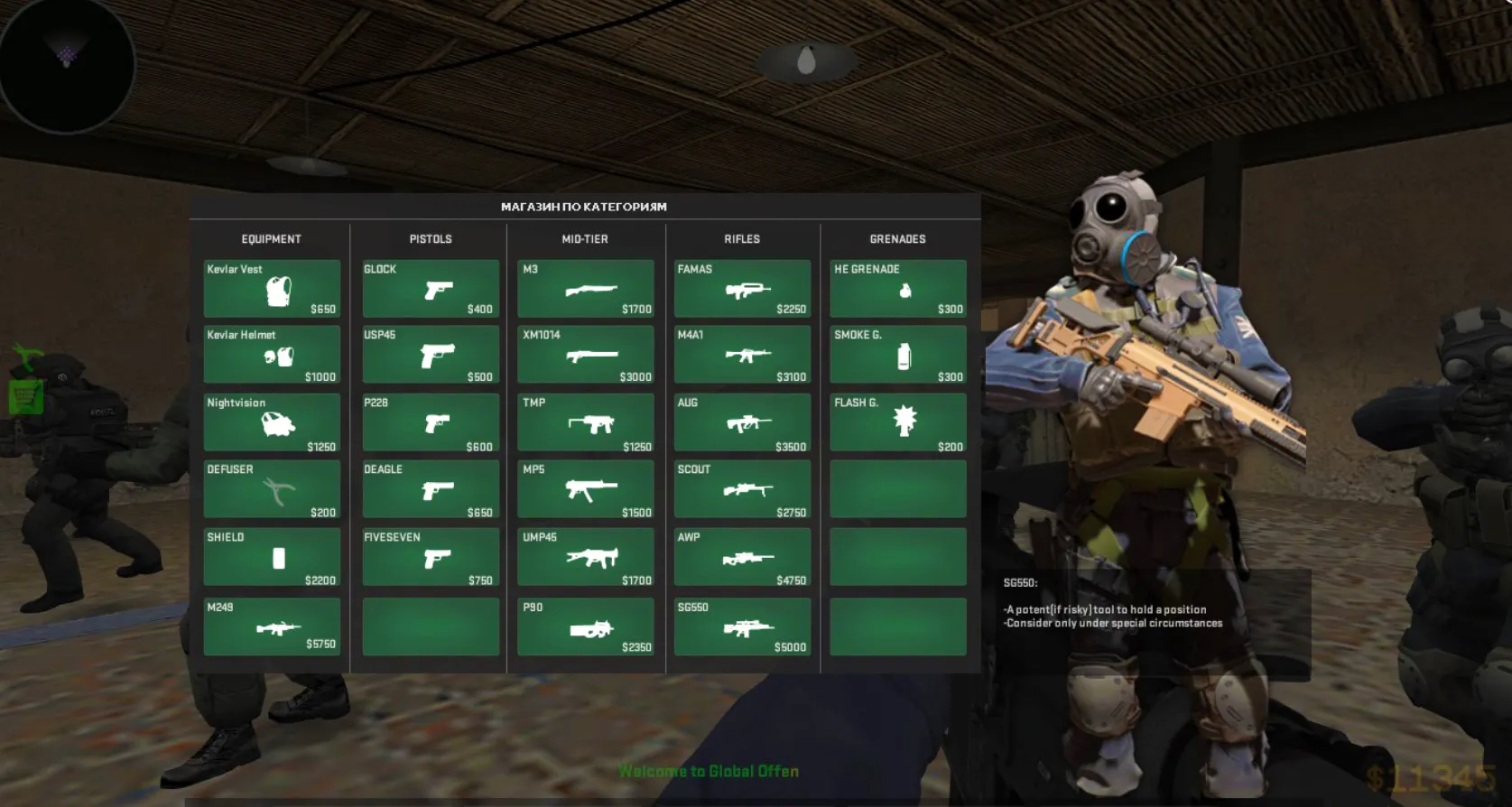This screenshot has height=807, width=1512.
Task: Select the Nightvision goggles item
Action: click(272, 422)
